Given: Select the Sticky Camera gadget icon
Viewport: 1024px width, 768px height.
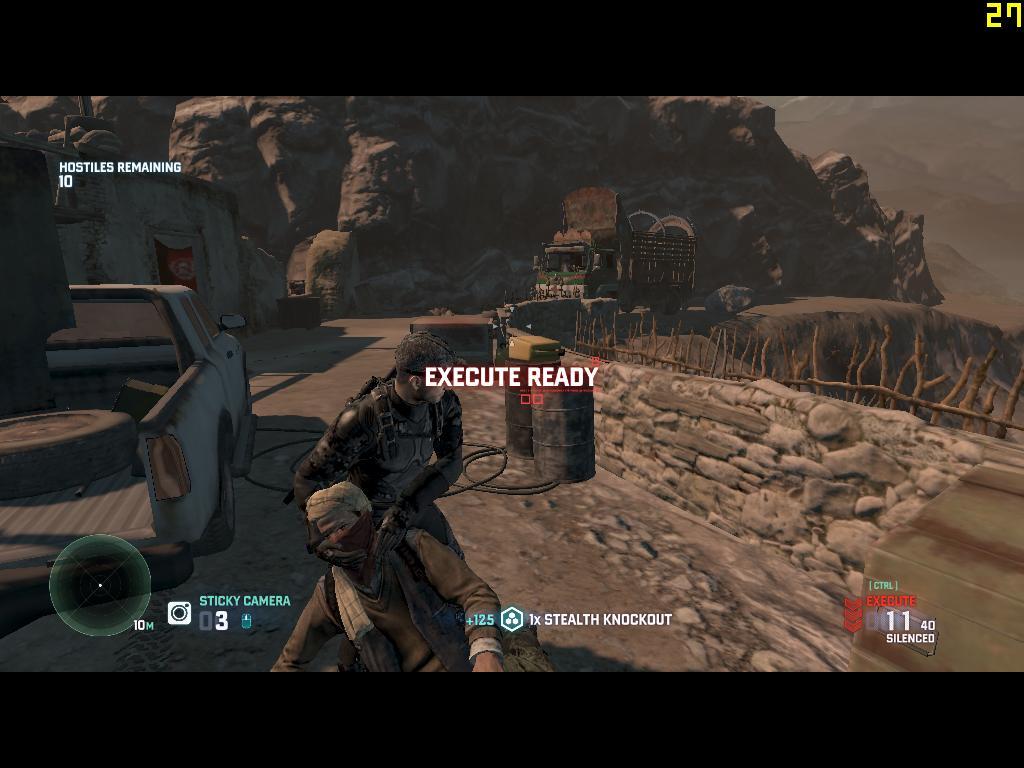Looking at the screenshot, I should click(x=180, y=613).
